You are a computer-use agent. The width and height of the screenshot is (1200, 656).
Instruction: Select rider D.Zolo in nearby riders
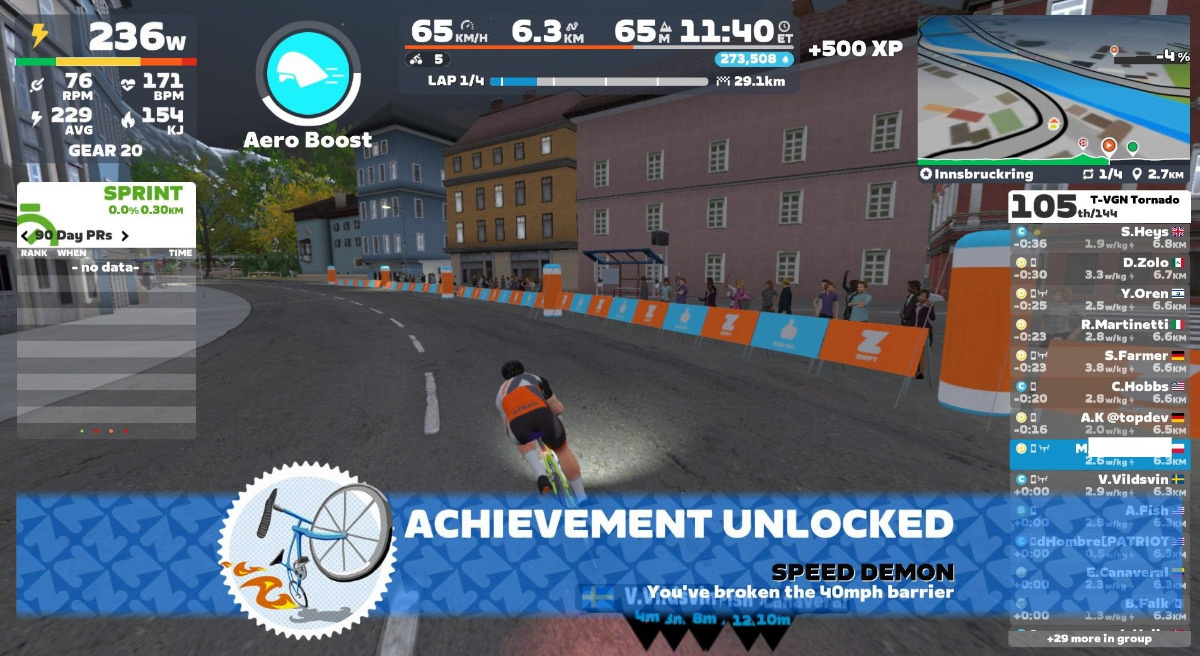[x=1099, y=268]
